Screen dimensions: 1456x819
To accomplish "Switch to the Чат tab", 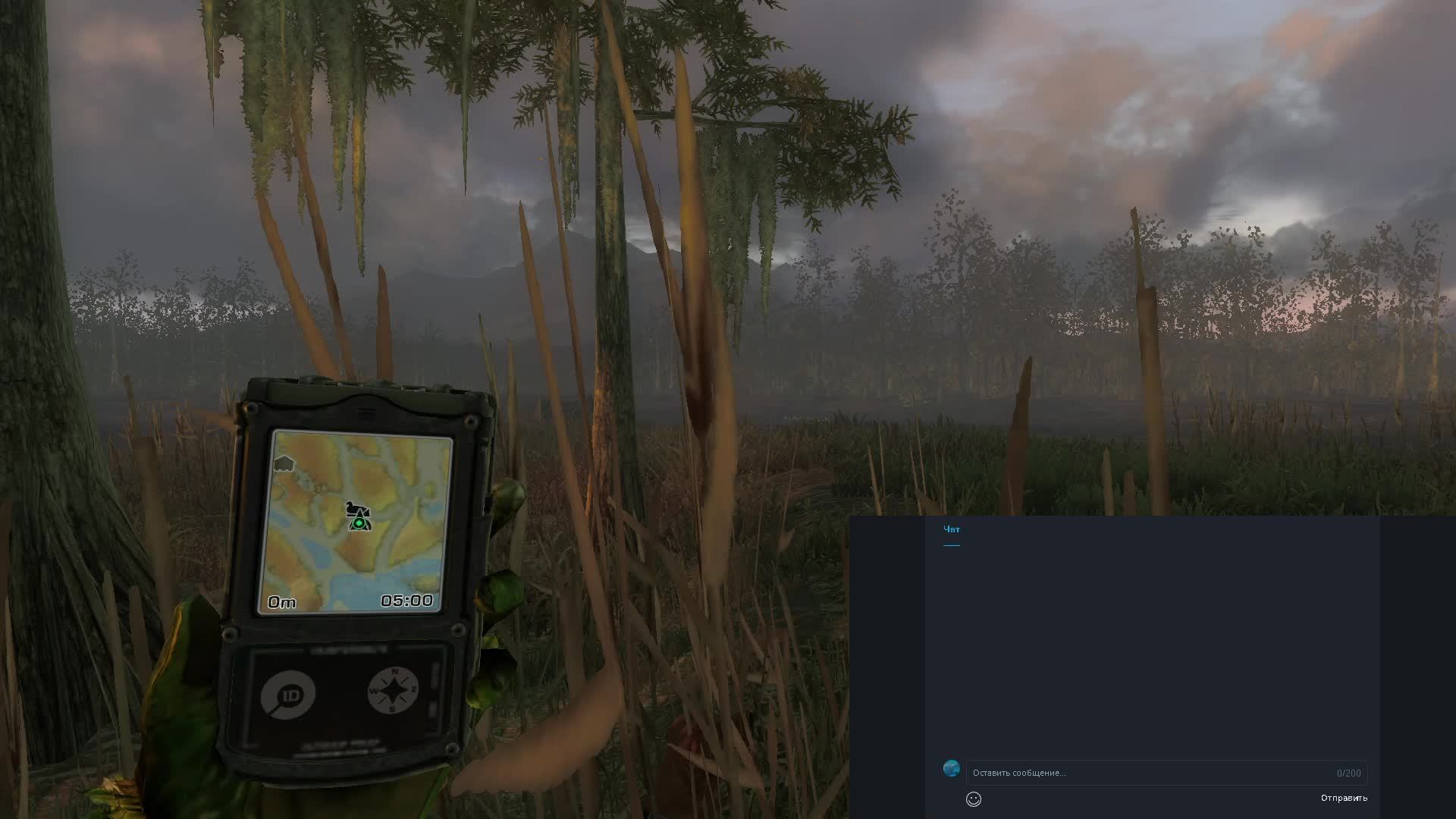I will tap(952, 529).
